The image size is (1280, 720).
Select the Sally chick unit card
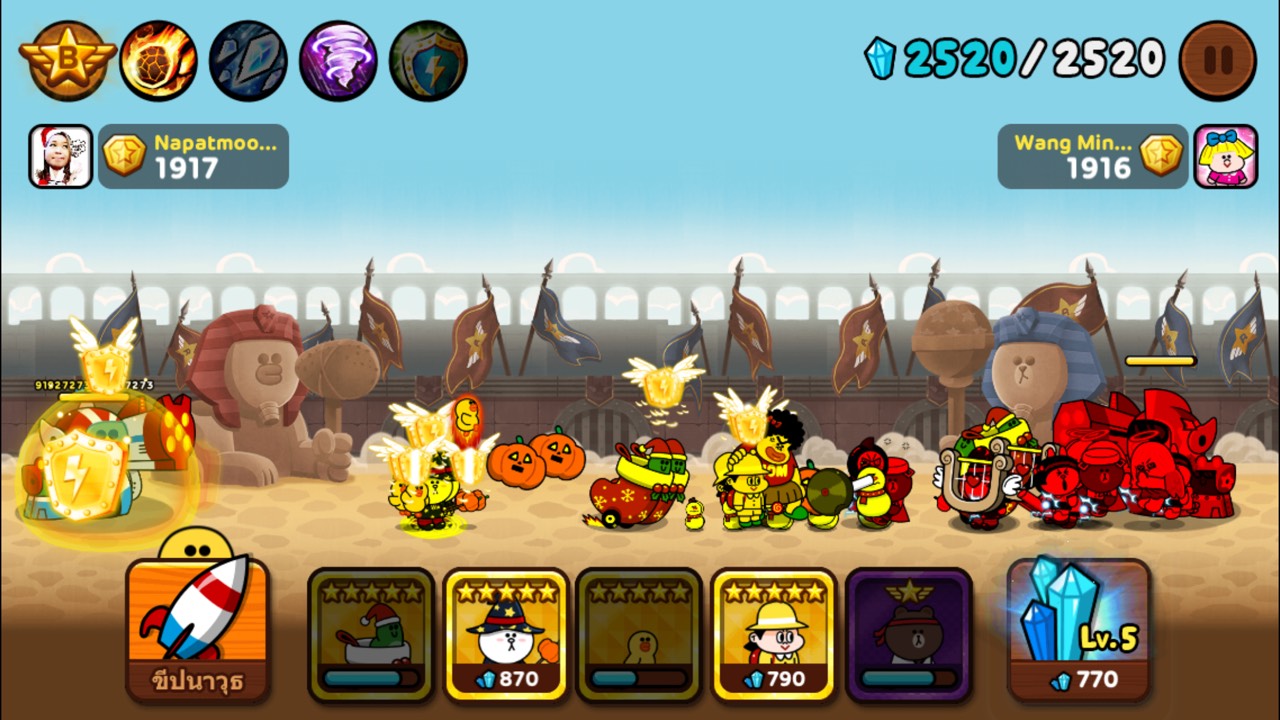(x=639, y=633)
